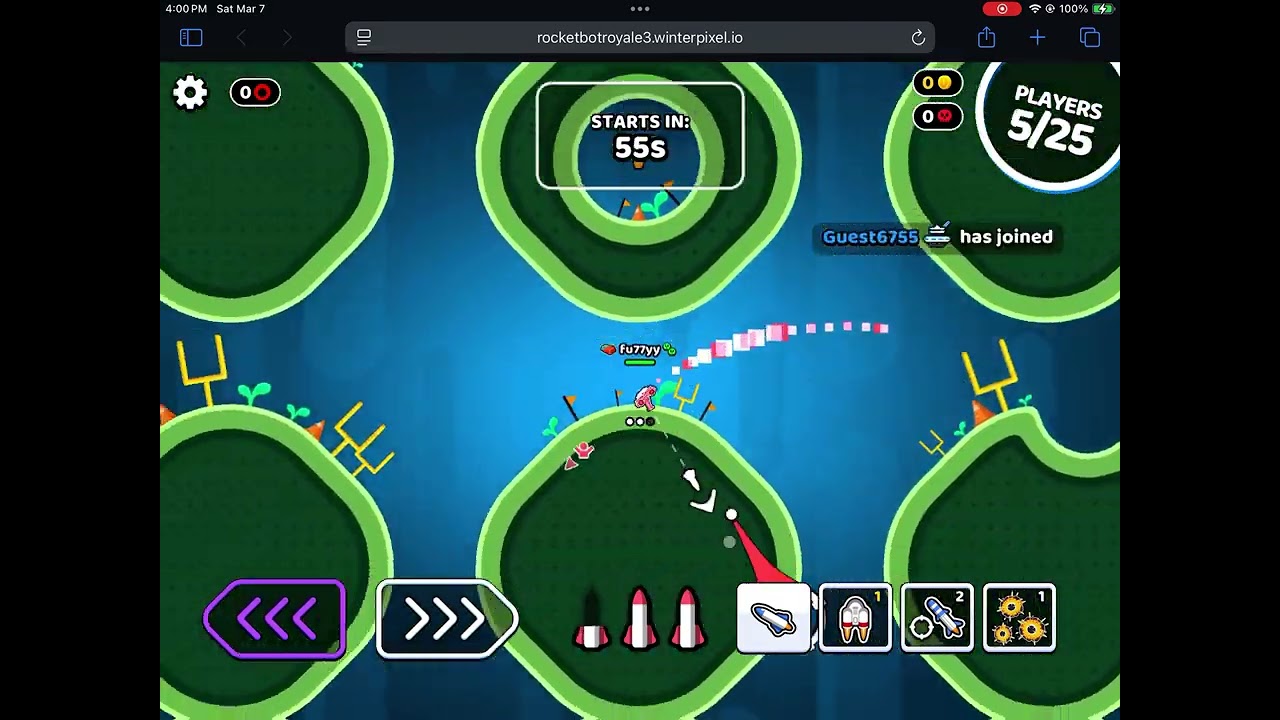Open the gear settings menu

[190, 93]
